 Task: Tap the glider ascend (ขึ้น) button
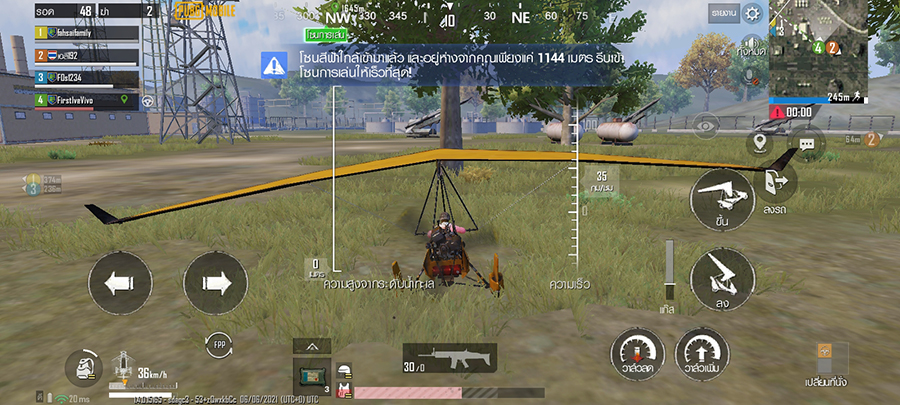point(723,200)
